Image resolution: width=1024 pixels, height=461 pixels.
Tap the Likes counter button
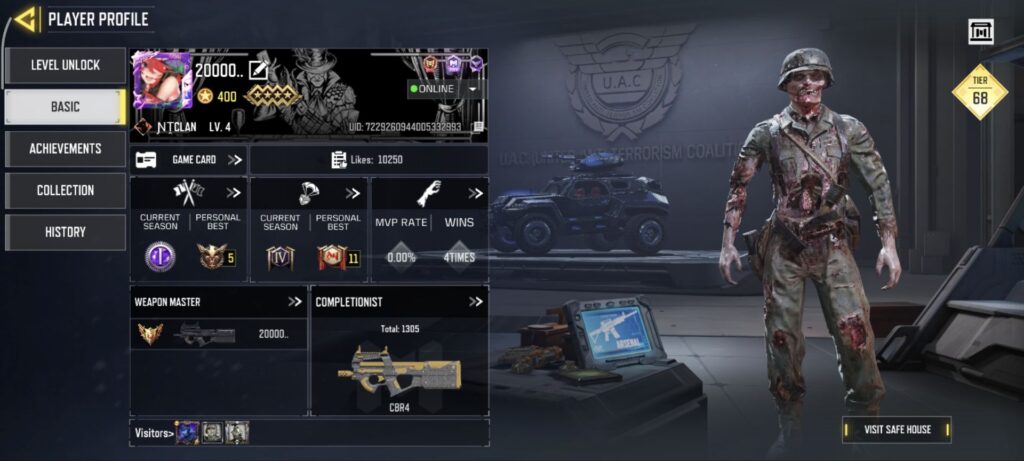coord(368,160)
